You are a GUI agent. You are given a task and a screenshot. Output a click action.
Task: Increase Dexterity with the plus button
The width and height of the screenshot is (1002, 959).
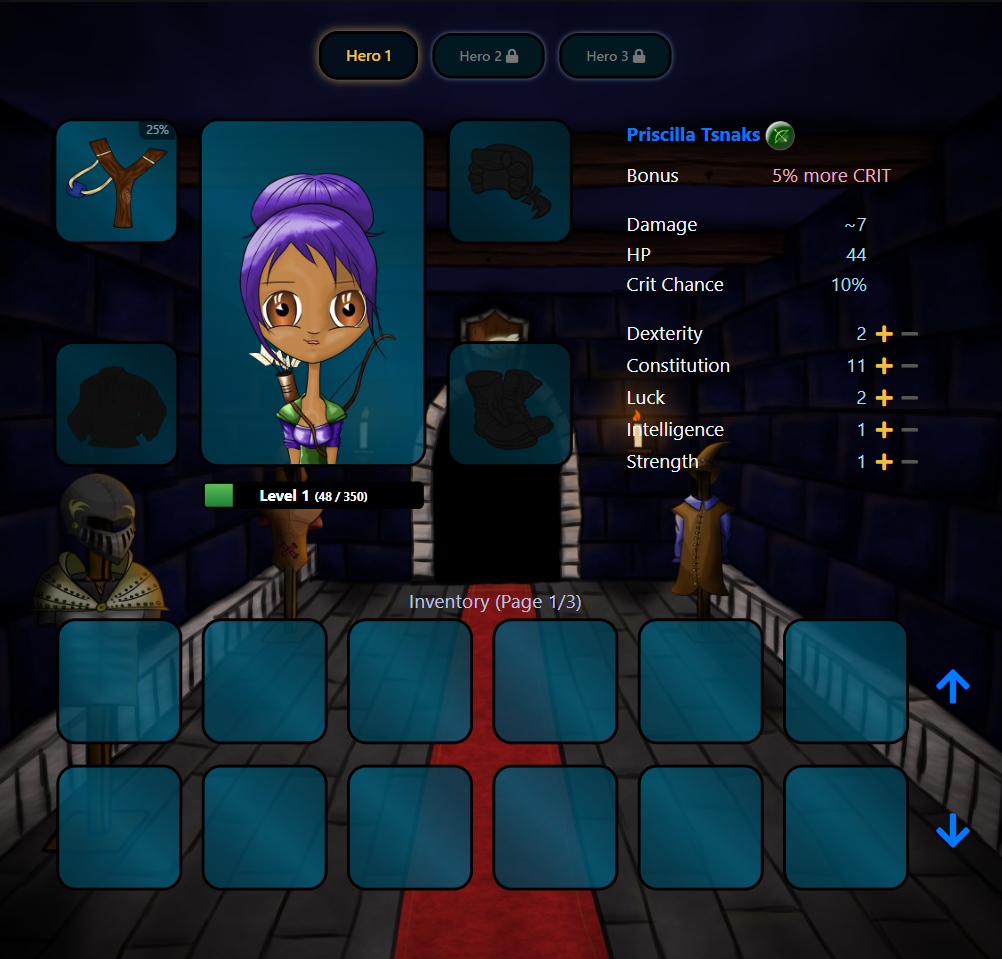[884, 334]
